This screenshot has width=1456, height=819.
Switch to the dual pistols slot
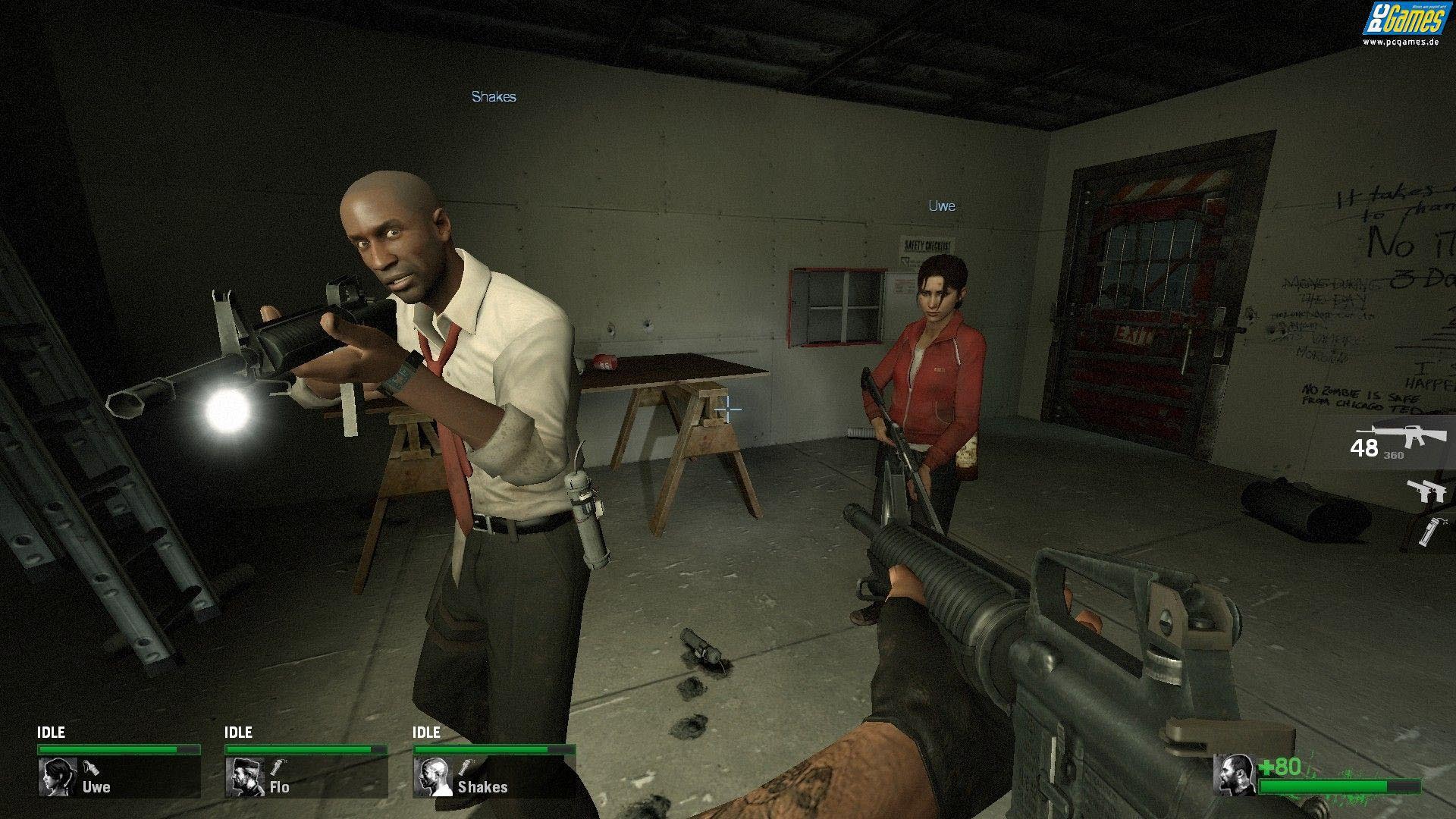1426,491
